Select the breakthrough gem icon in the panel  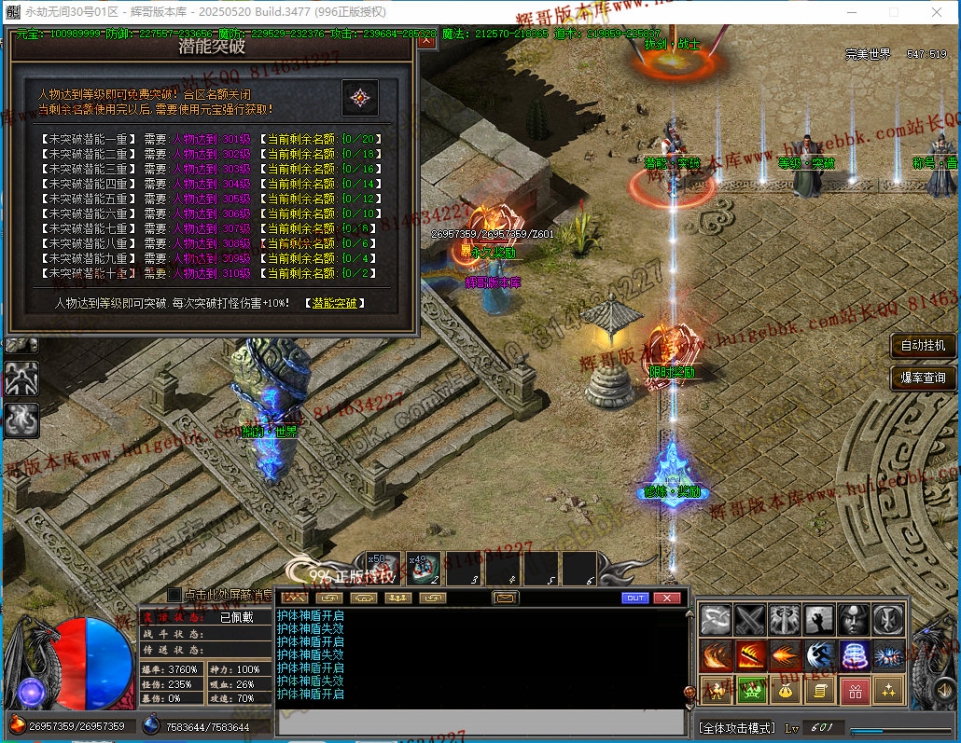tap(360, 98)
